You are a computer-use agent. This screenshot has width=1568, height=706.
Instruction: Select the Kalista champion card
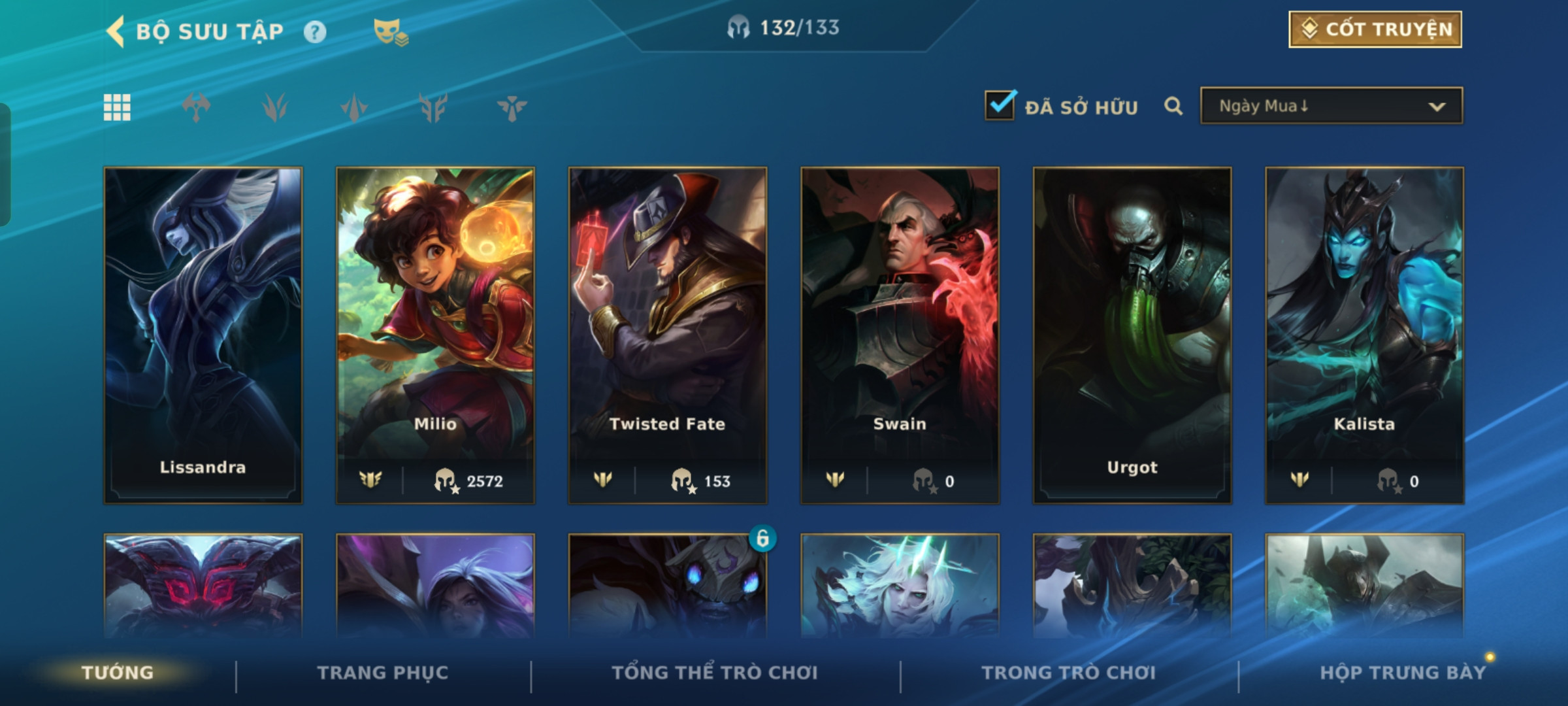tap(1364, 335)
